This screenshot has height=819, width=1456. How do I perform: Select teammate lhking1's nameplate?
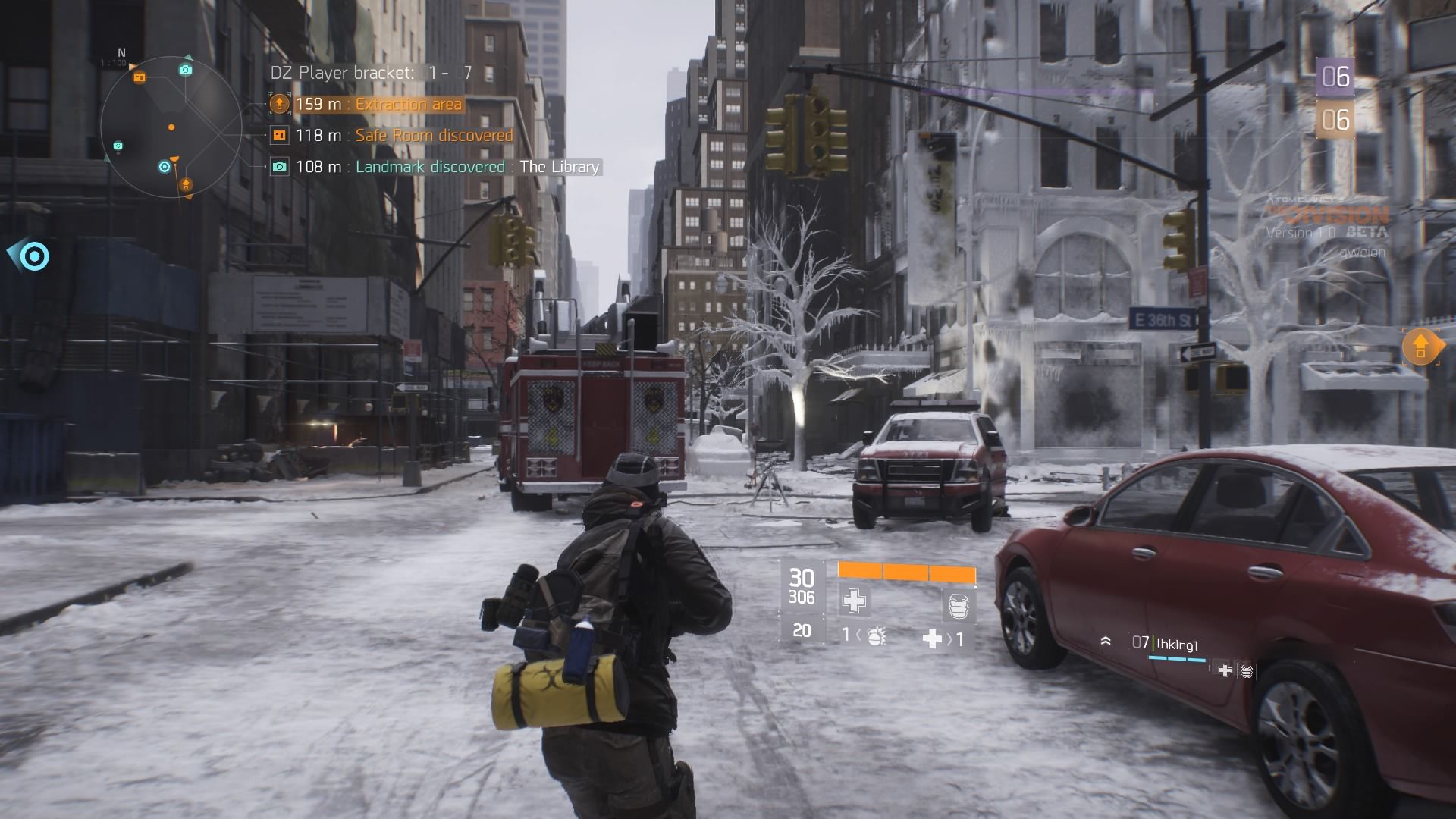(1175, 645)
